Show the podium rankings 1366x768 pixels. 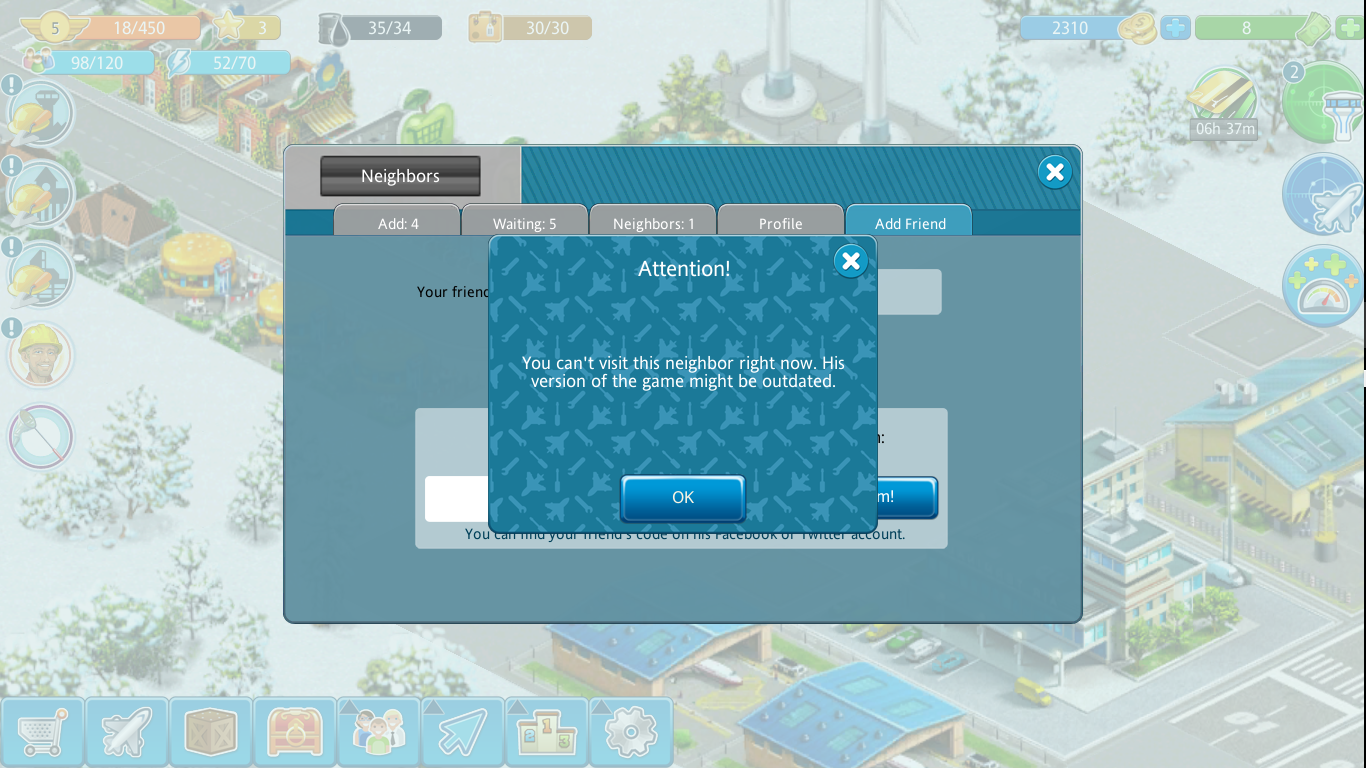546,733
